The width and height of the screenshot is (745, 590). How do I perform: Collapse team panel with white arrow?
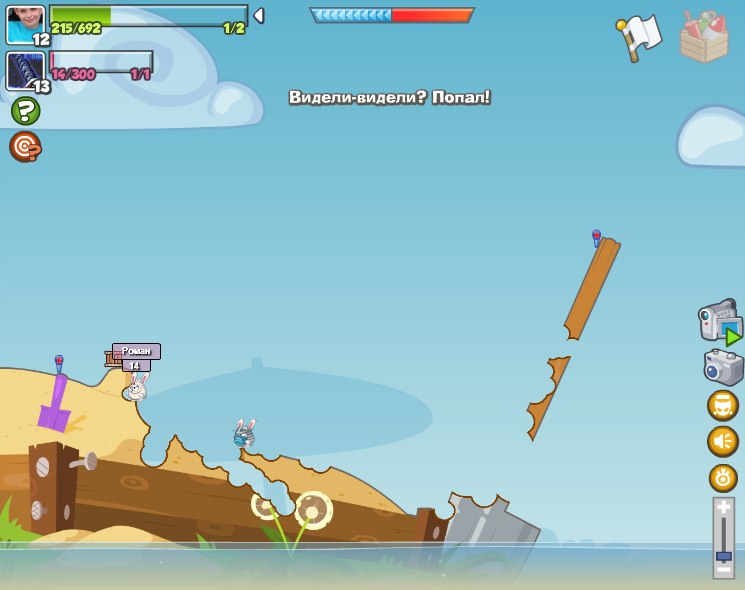259,16
